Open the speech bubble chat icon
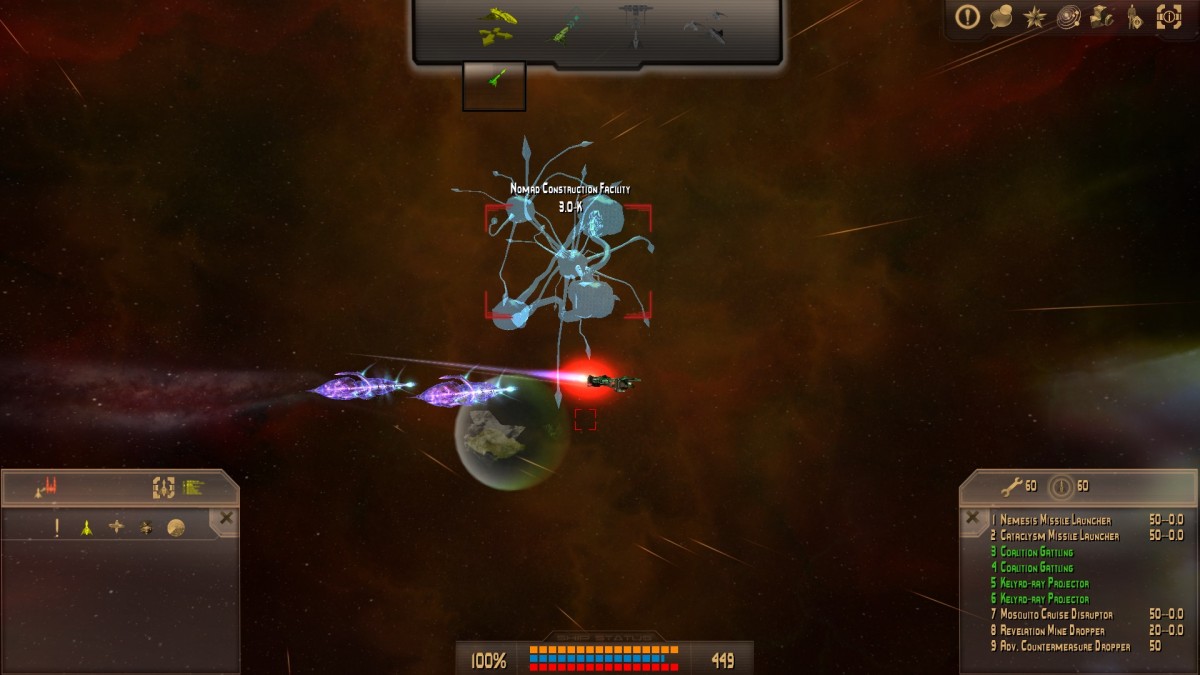Viewport: 1200px width, 675px height. 1001,17
